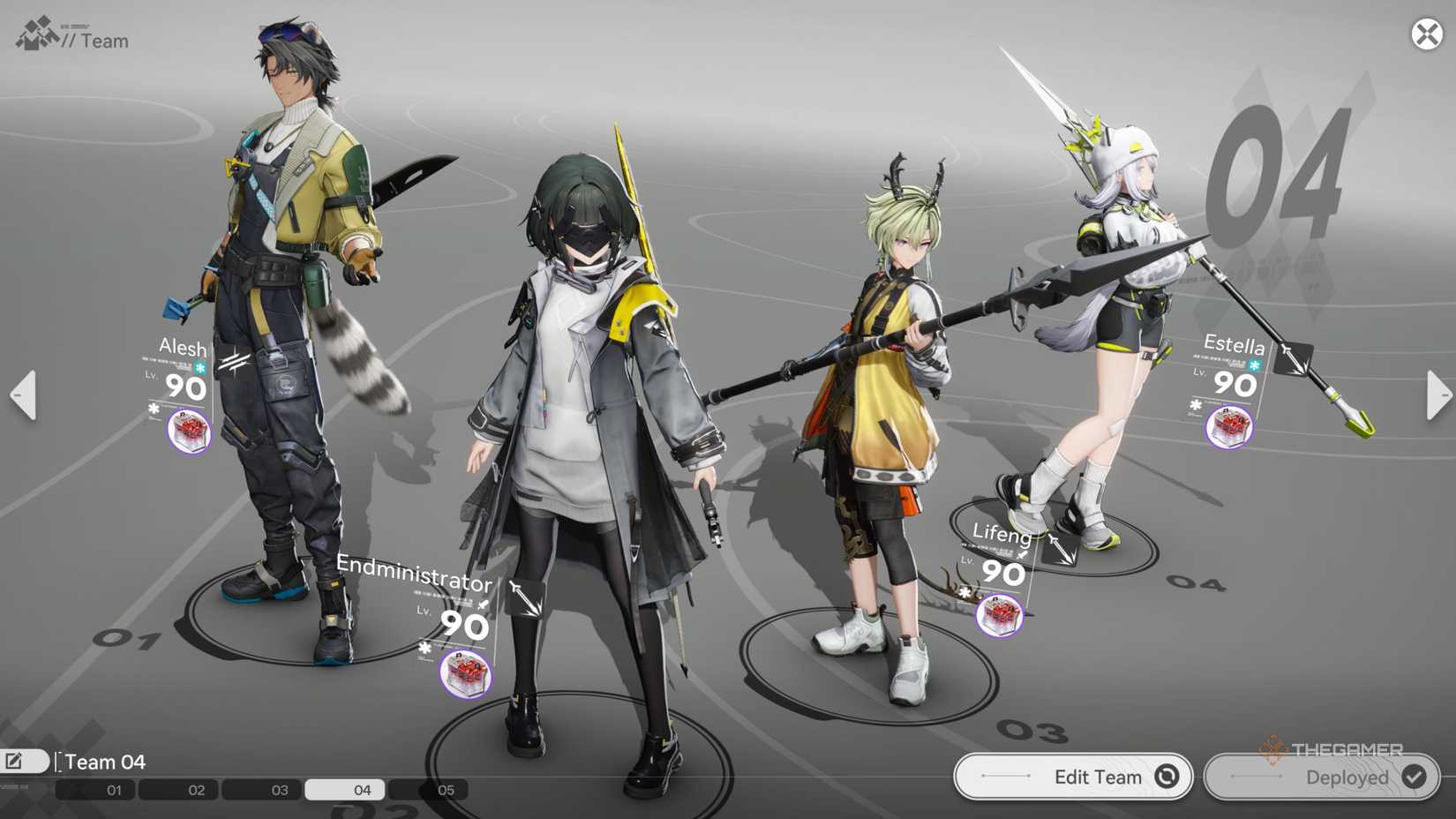Click the rename pencil icon beside Team 04

[13, 760]
